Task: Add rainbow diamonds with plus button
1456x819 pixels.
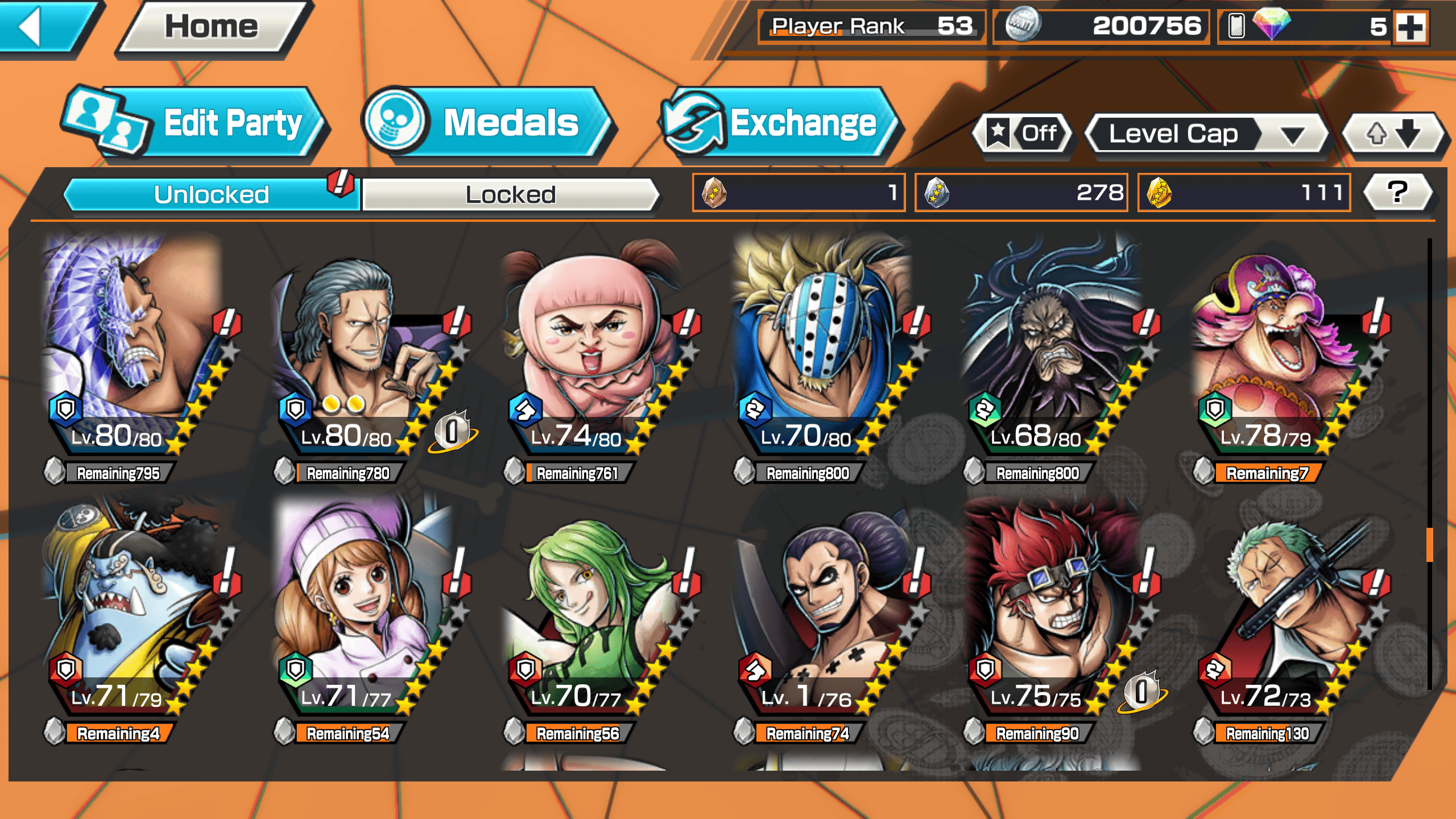Action: tap(1412, 27)
